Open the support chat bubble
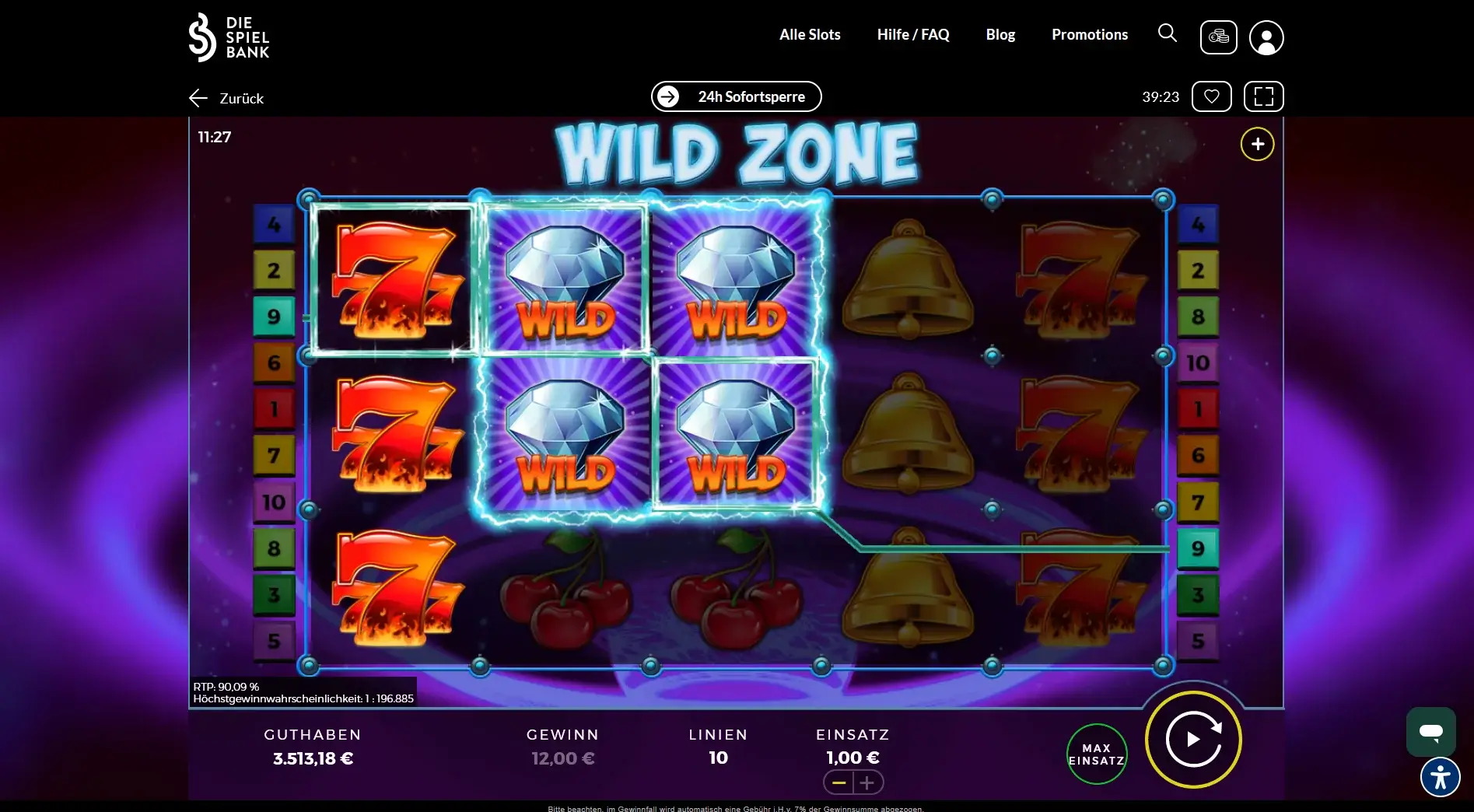This screenshot has width=1474, height=812. coord(1432,731)
